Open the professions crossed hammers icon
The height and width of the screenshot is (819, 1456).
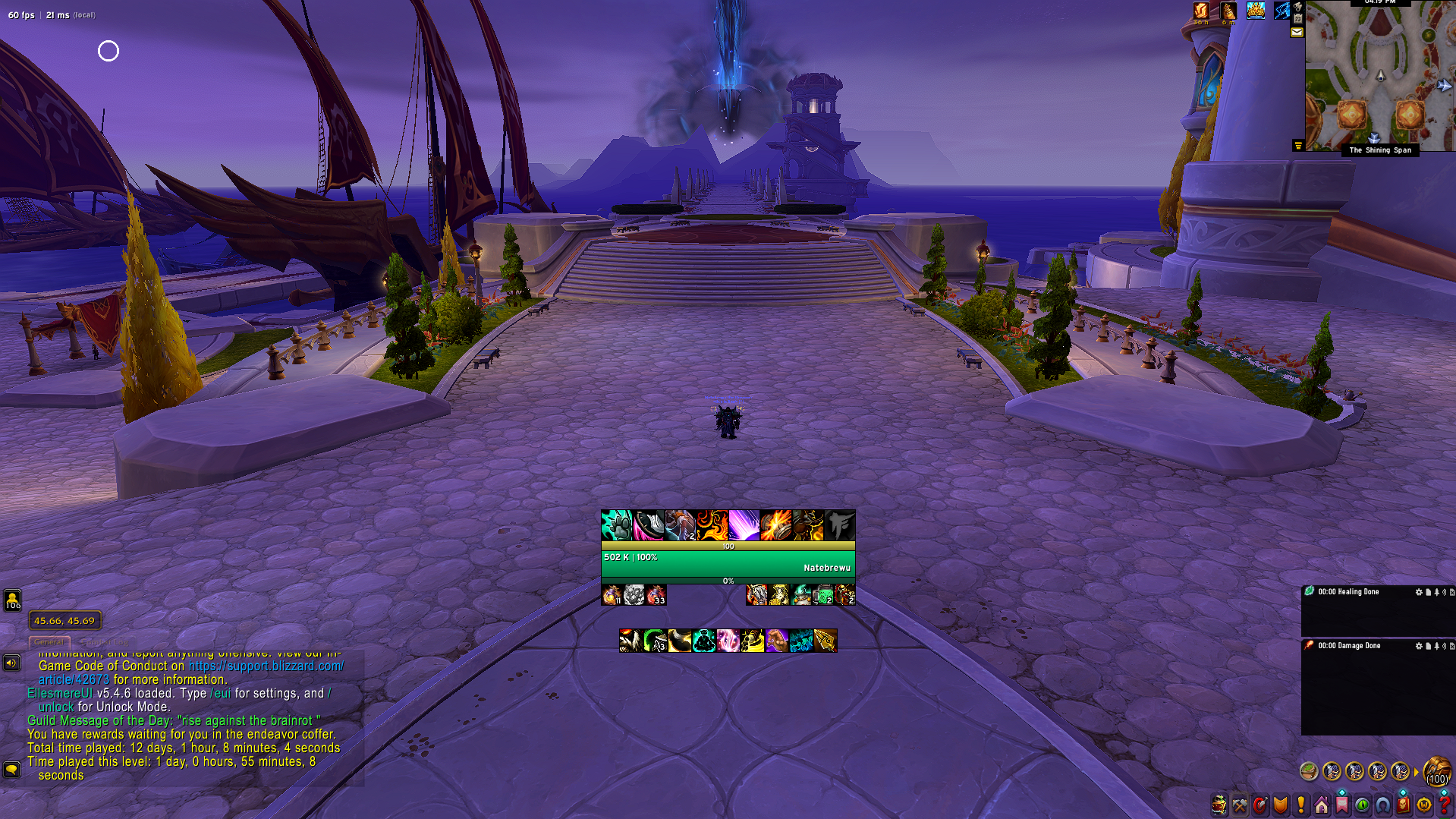tap(1240, 805)
